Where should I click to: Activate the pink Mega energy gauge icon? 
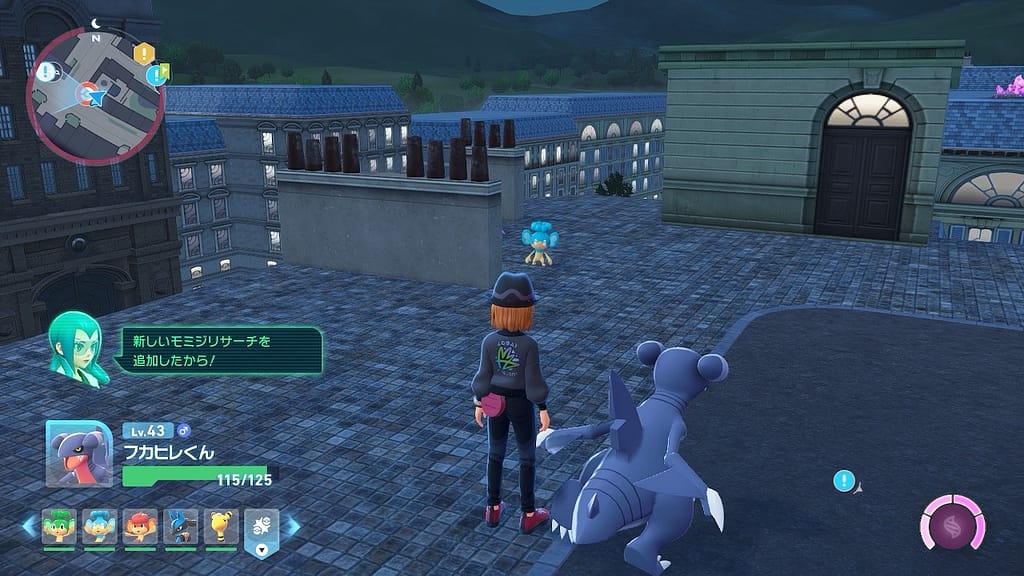pos(952,522)
